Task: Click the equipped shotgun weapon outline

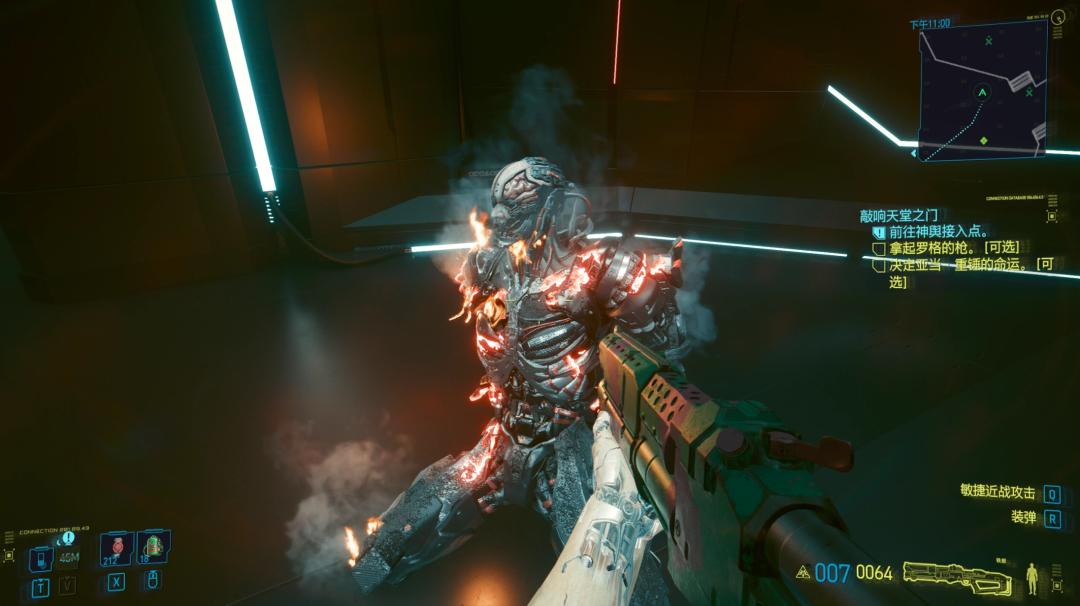Action: (957, 576)
